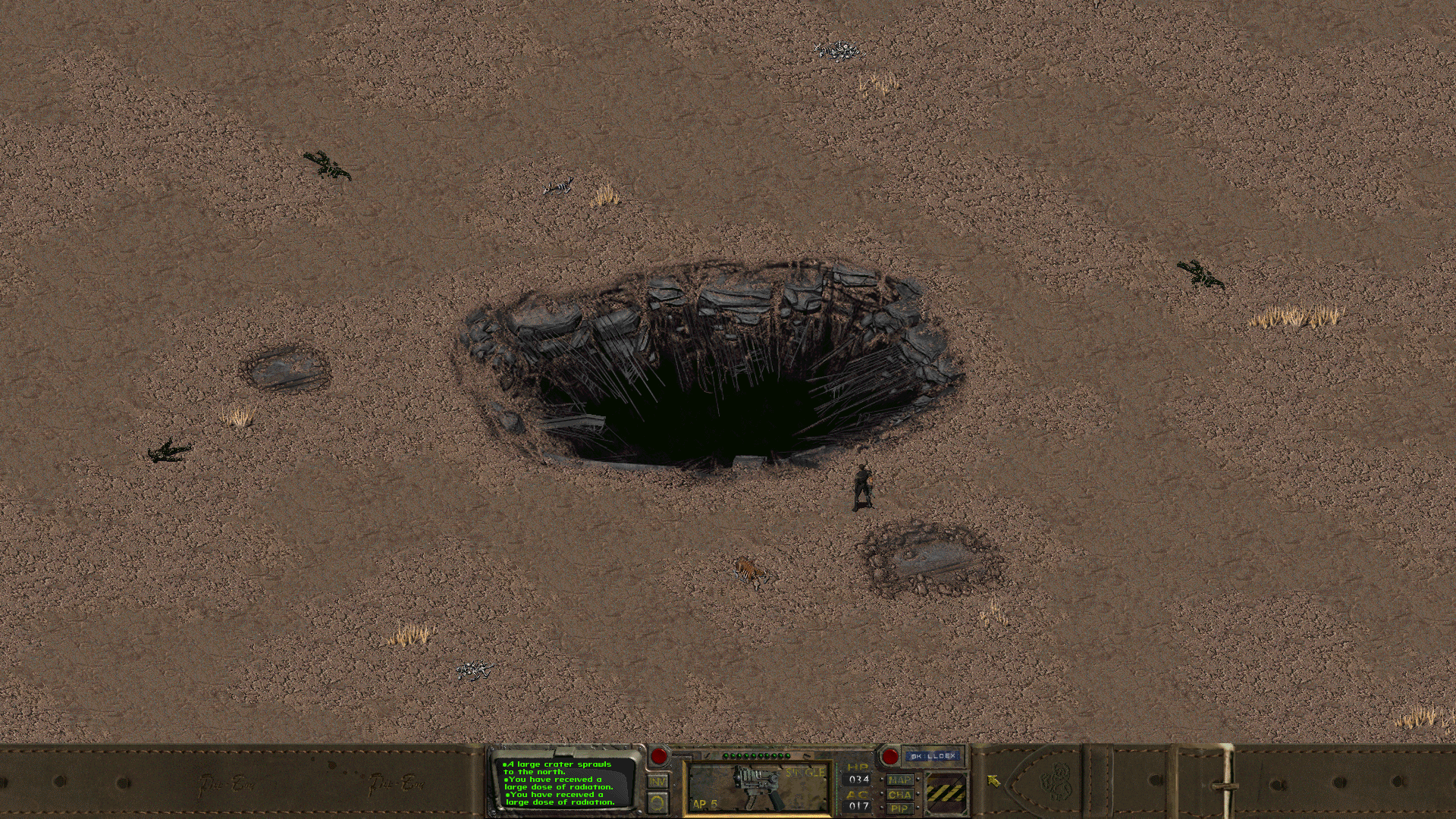The height and width of the screenshot is (819, 1456).
Task: Open the Skilldex panel
Action: [931, 755]
